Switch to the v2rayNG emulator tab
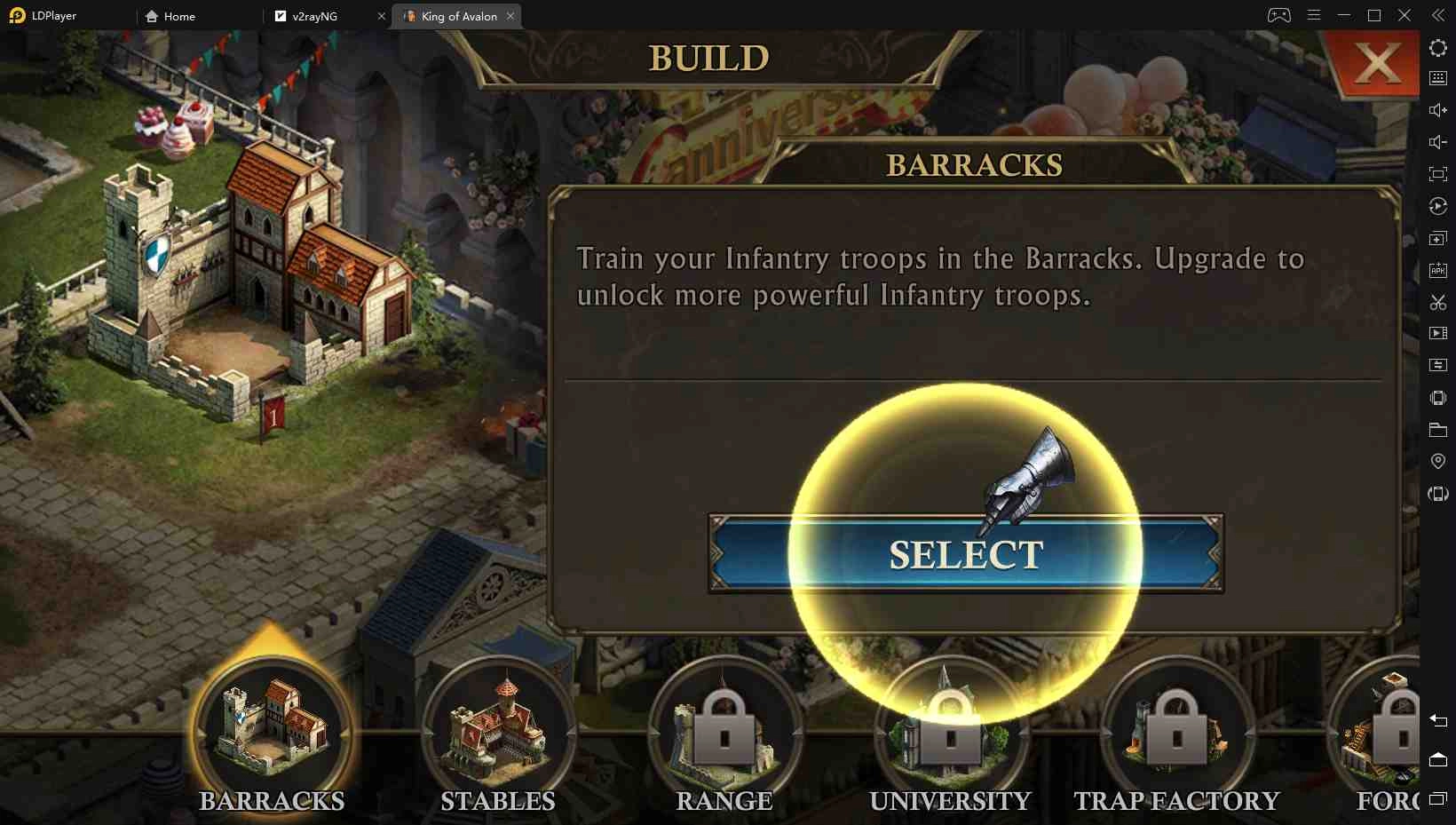The height and width of the screenshot is (825, 1456). coord(315,16)
